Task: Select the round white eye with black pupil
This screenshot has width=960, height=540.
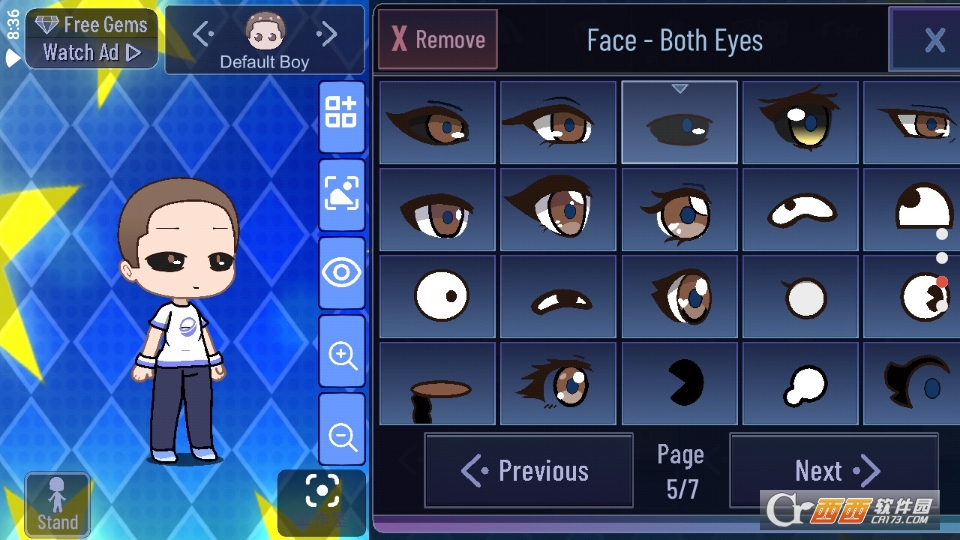Action: coord(437,297)
